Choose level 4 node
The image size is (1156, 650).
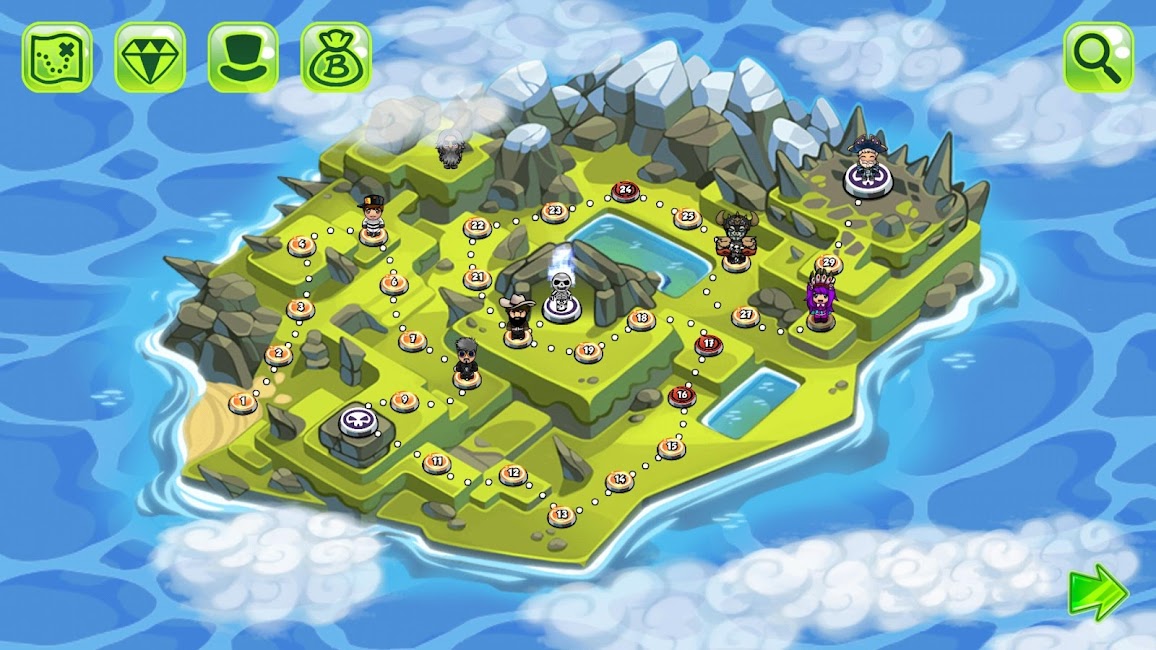(301, 244)
